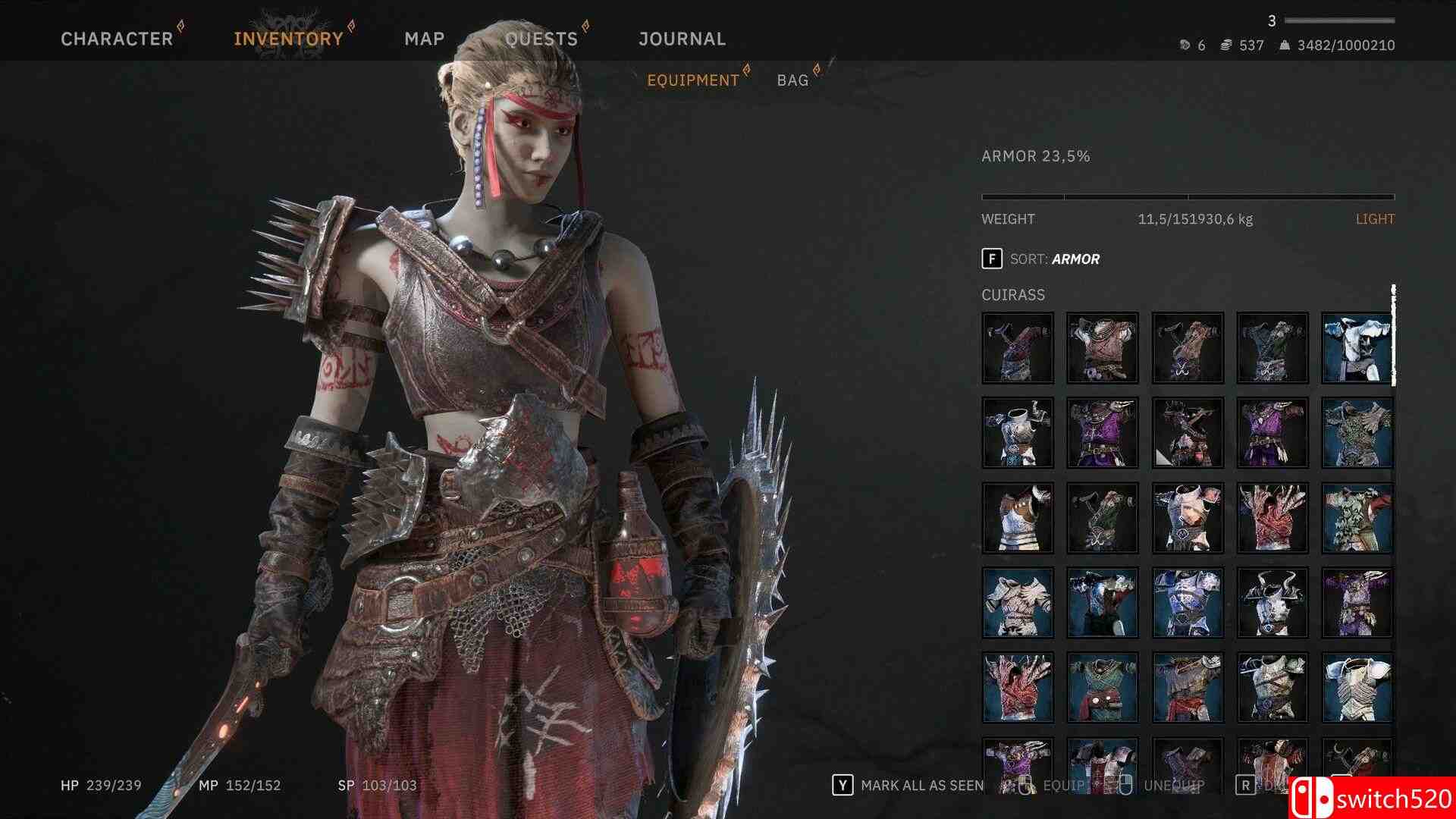1456x819 pixels.
Task: Choose the cuirass marked with a white corner
Action: click(1188, 432)
